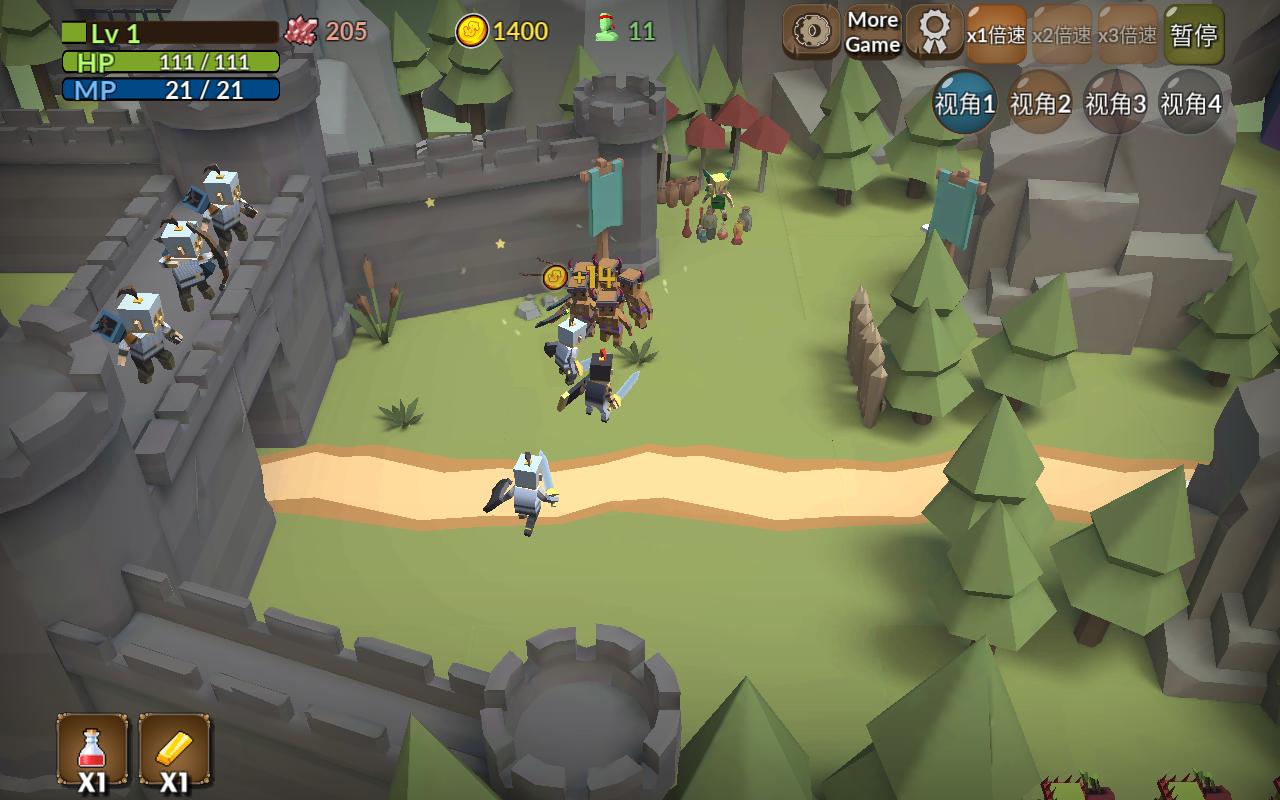Switch to camera view 视角3
Screen dimensions: 1280x800
pyautogui.click(x=1115, y=103)
